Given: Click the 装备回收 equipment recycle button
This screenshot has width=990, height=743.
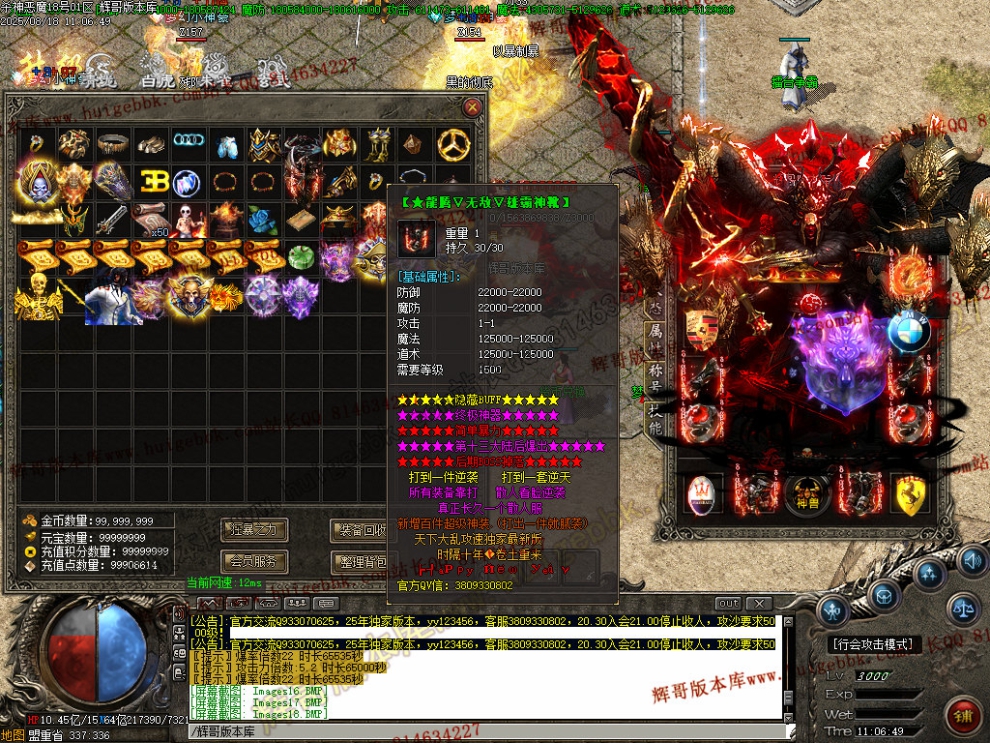Looking at the screenshot, I should pos(360,530).
